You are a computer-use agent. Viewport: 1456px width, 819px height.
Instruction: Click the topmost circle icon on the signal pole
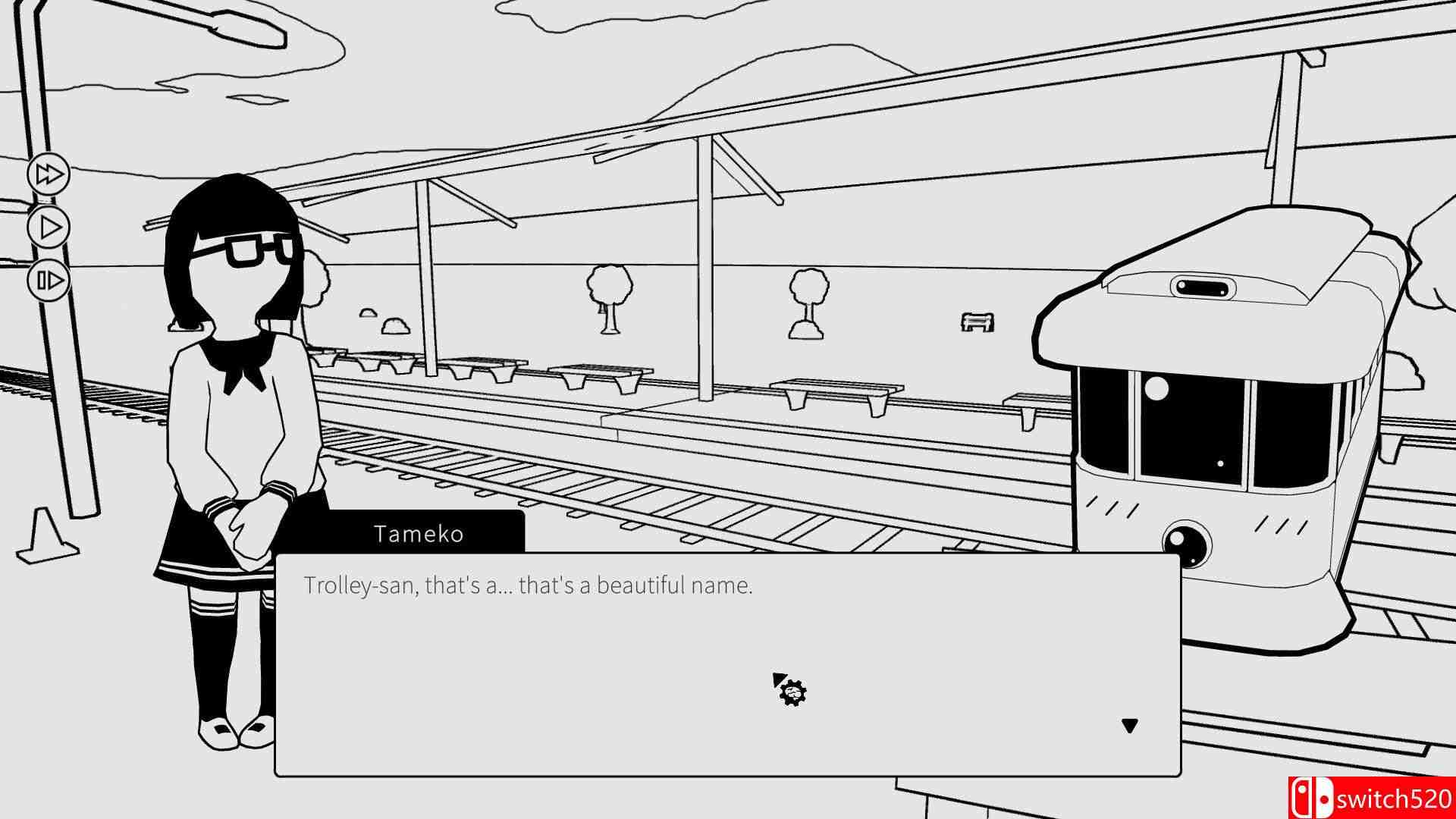[x=49, y=176]
